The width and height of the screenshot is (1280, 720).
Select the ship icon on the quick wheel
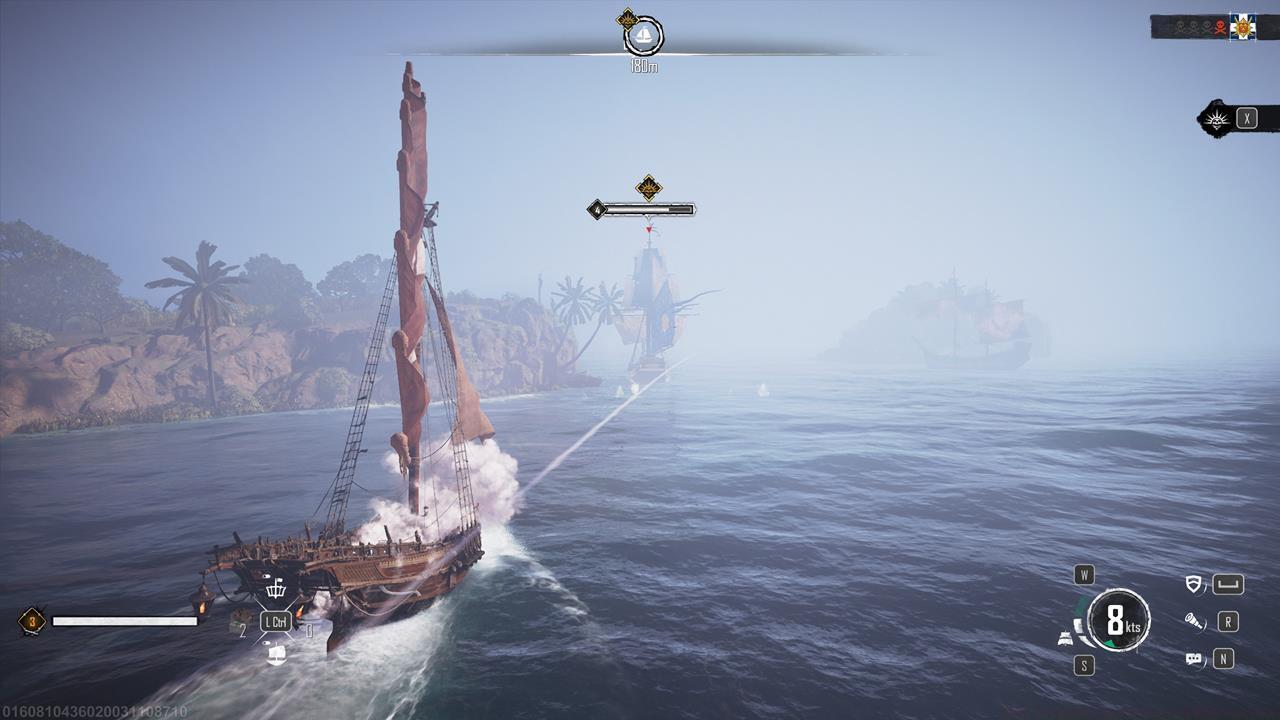pyautogui.click(x=276, y=654)
